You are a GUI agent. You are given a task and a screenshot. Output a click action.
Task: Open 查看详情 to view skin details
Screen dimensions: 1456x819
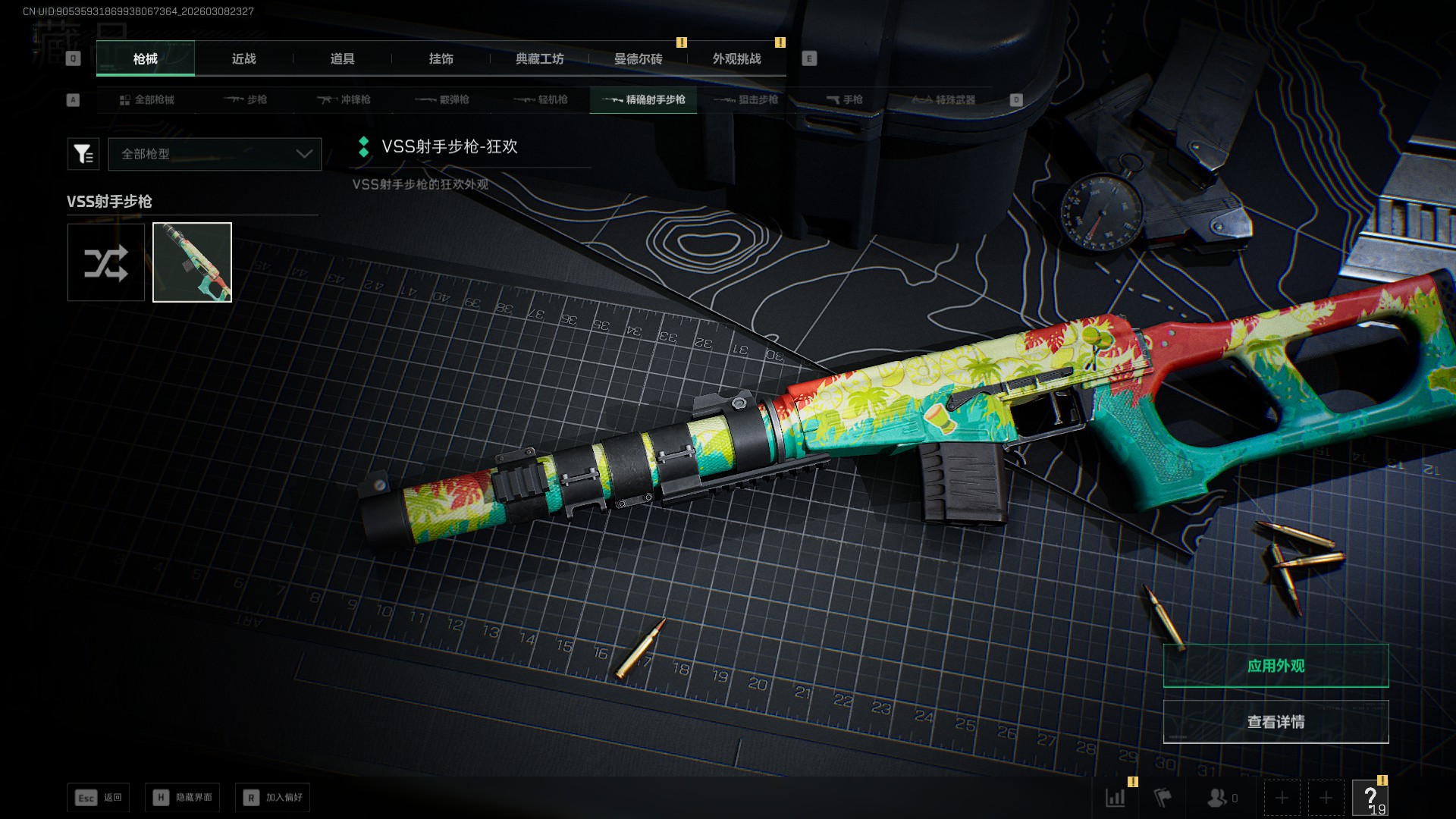click(1276, 722)
